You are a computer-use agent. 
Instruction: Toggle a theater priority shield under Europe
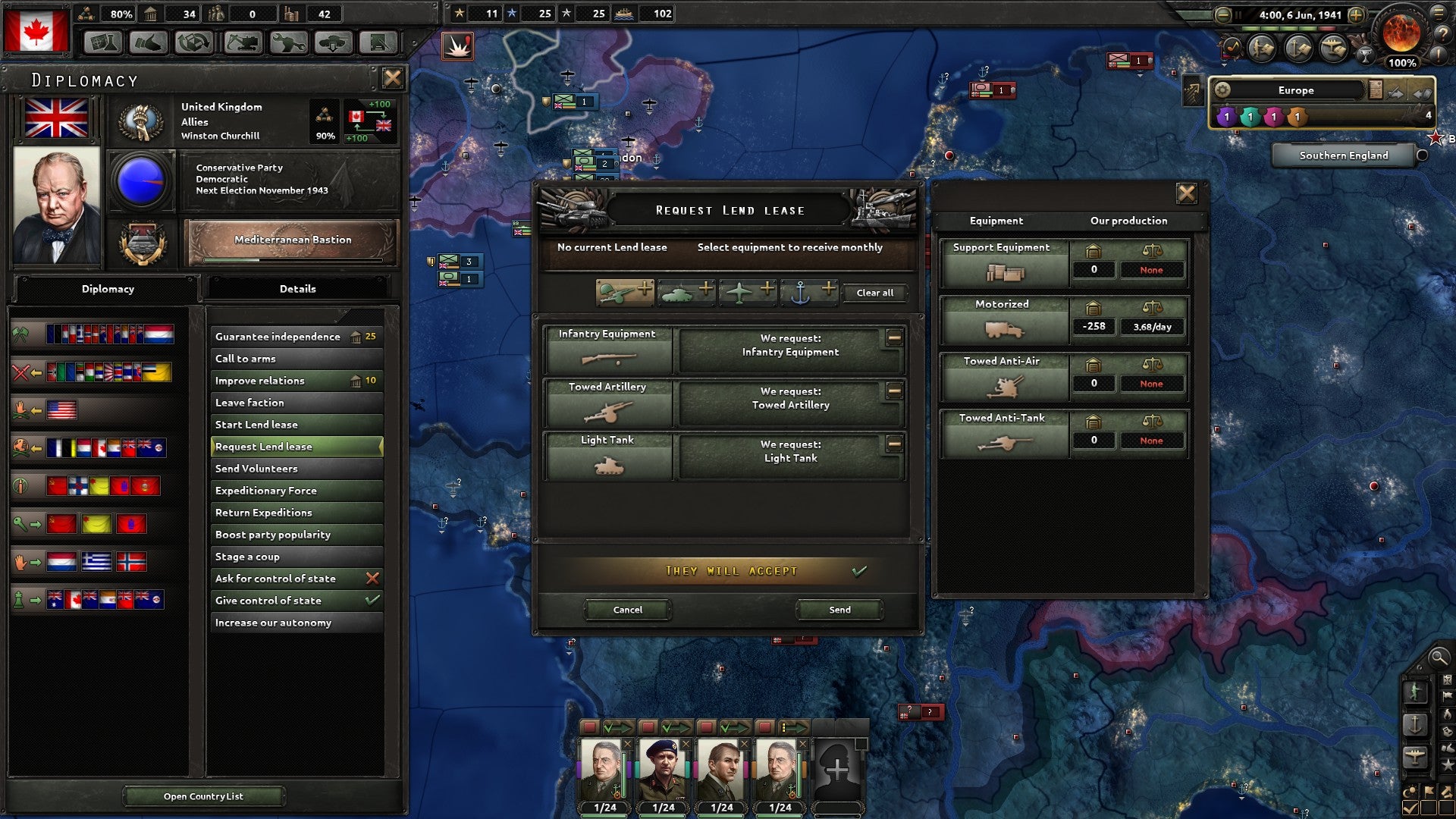1226,116
